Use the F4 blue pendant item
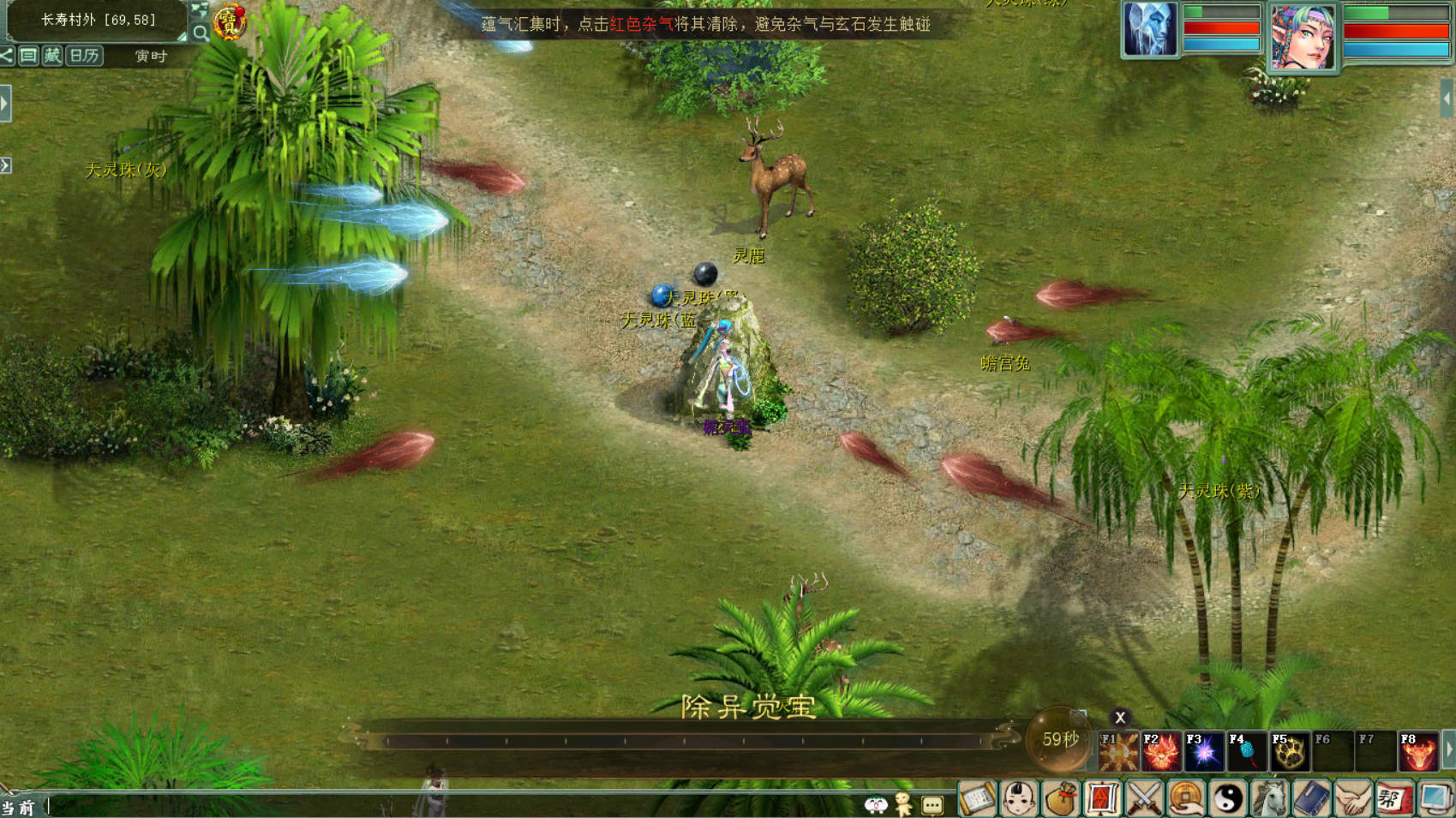 tap(1247, 751)
